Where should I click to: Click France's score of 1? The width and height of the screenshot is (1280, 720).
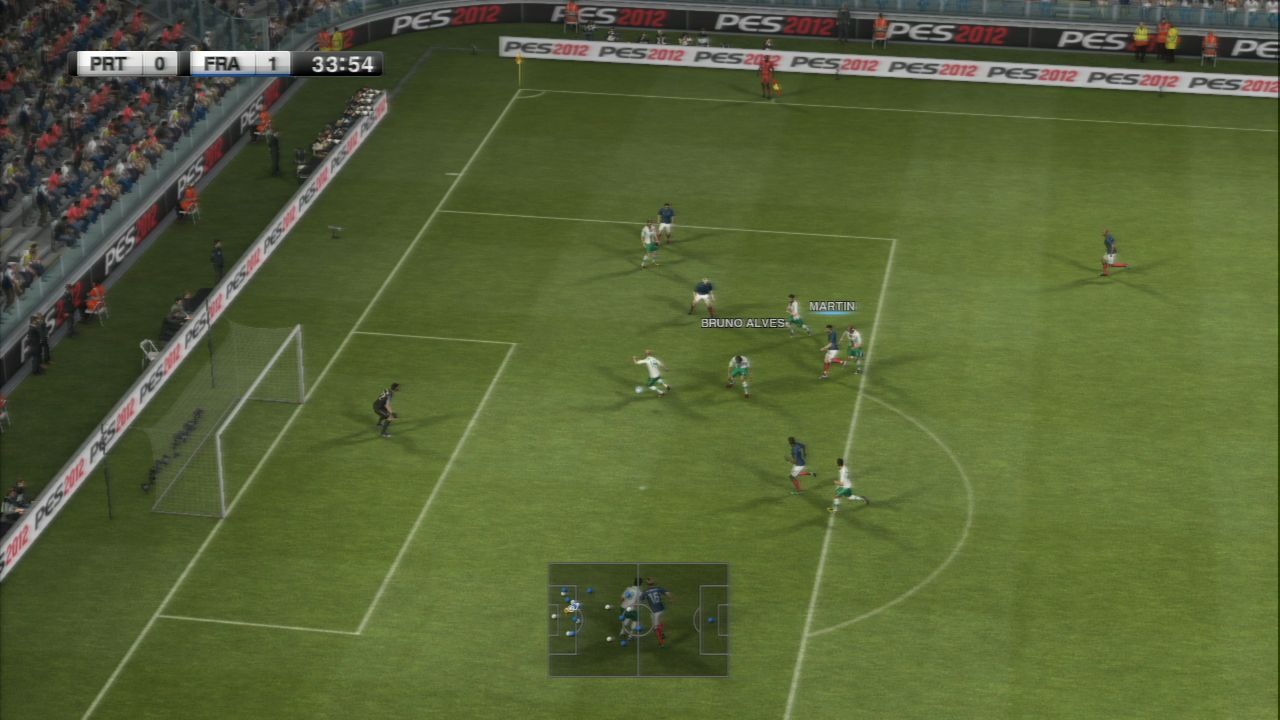(x=272, y=62)
